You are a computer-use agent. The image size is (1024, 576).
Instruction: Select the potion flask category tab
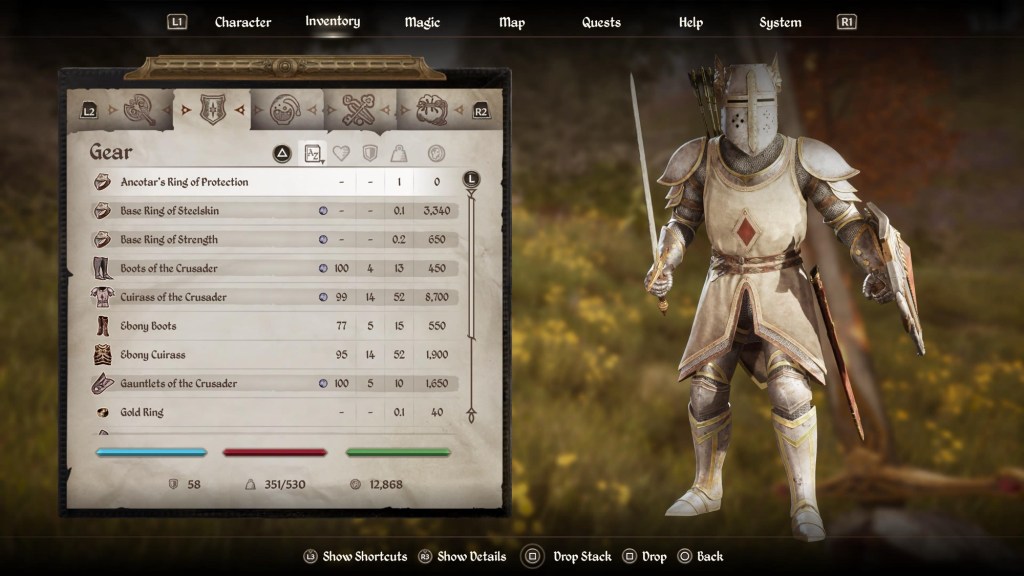pos(286,110)
